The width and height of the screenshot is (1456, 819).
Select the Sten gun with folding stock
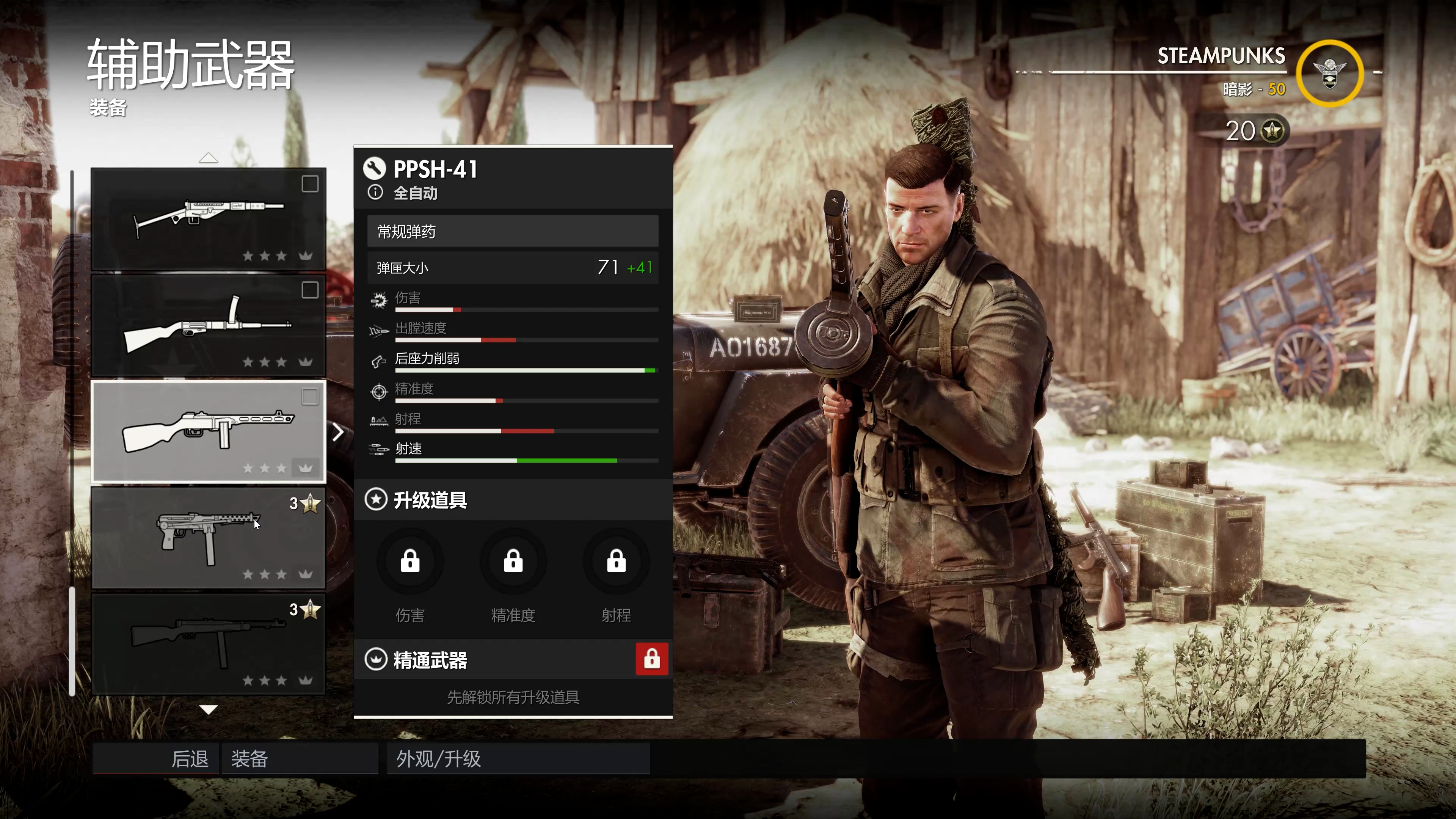[x=209, y=218]
